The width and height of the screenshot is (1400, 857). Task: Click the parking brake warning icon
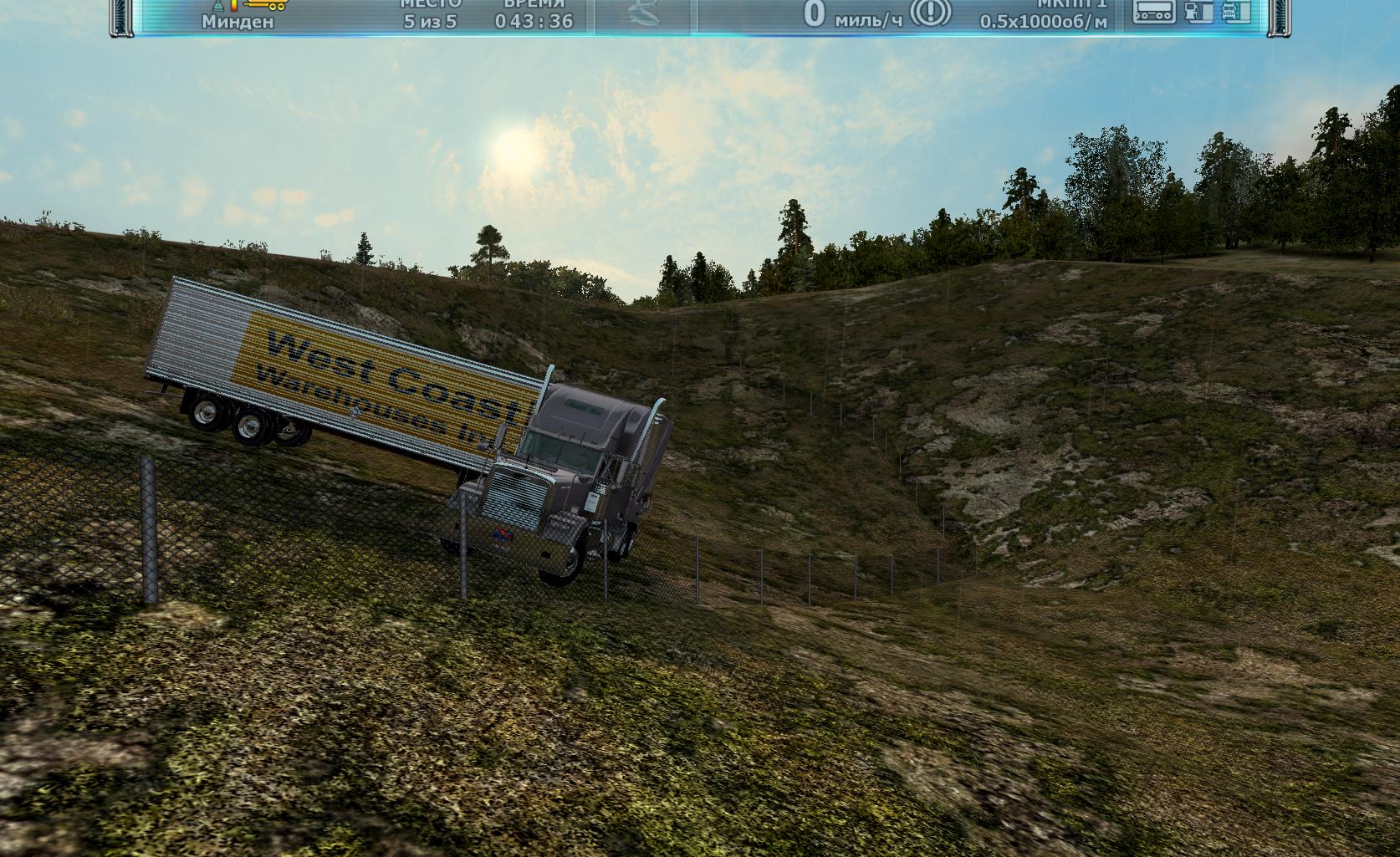[931, 12]
